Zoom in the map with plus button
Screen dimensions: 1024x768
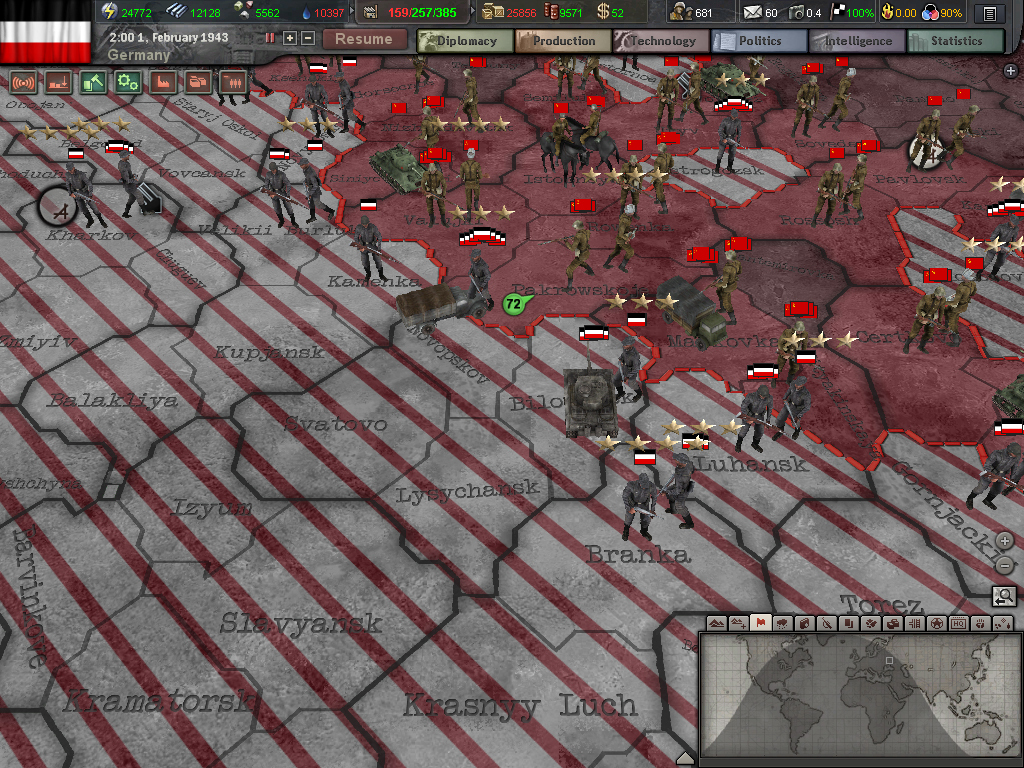click(1005, 541)
